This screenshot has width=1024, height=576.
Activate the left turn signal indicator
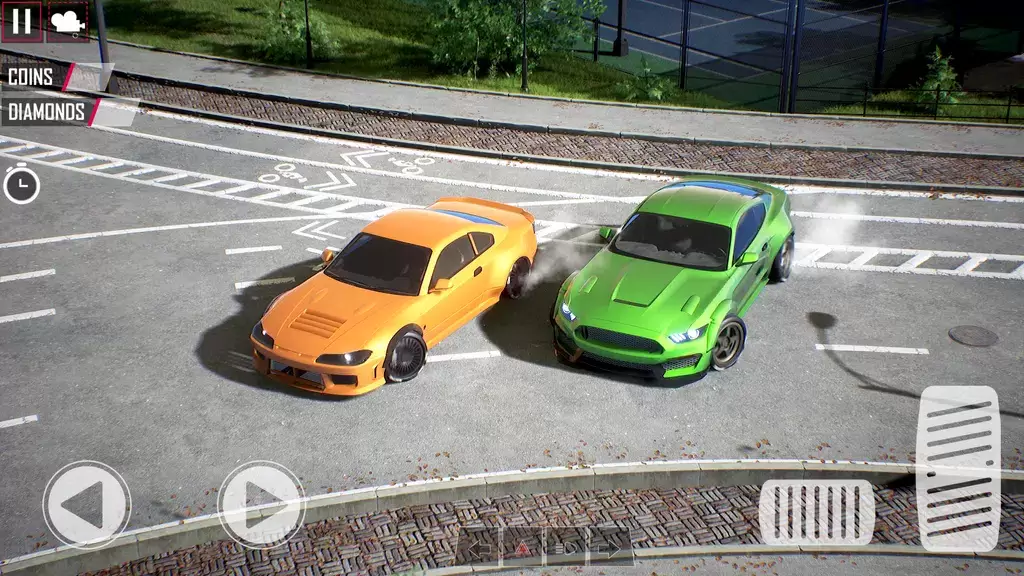(x=480, y=547)
